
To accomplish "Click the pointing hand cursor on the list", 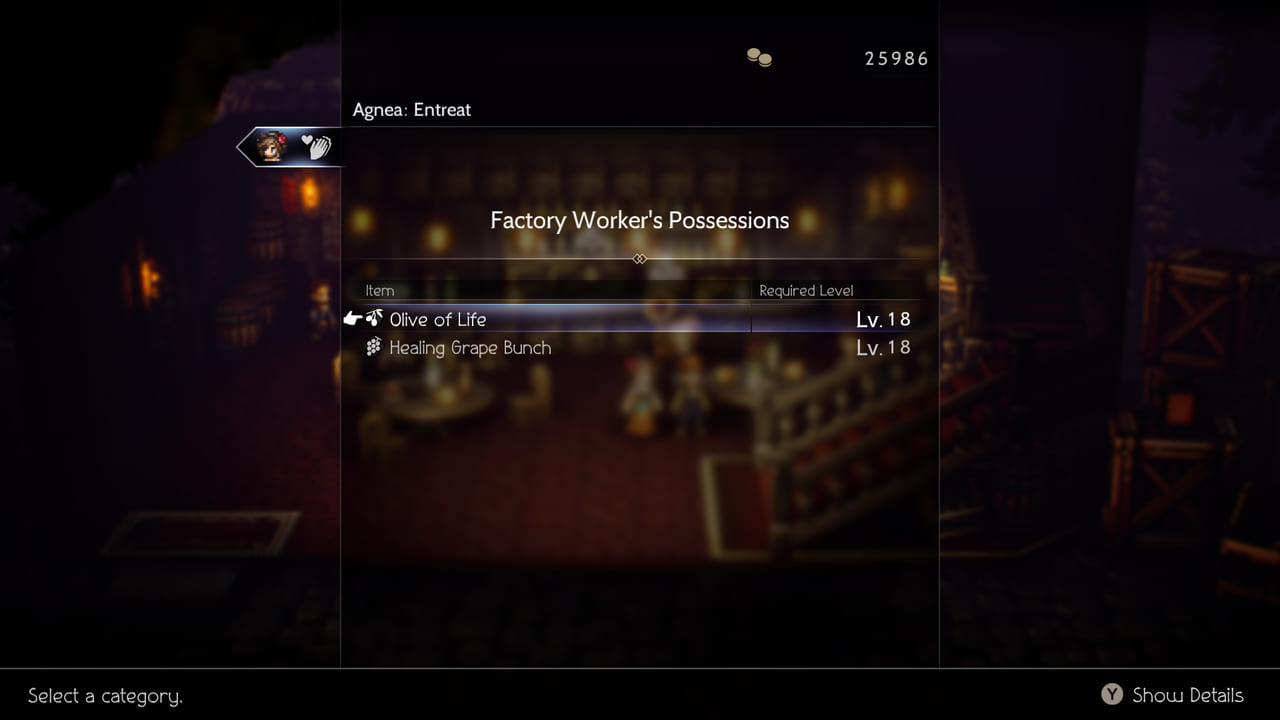I will click(x=351, y=317).
